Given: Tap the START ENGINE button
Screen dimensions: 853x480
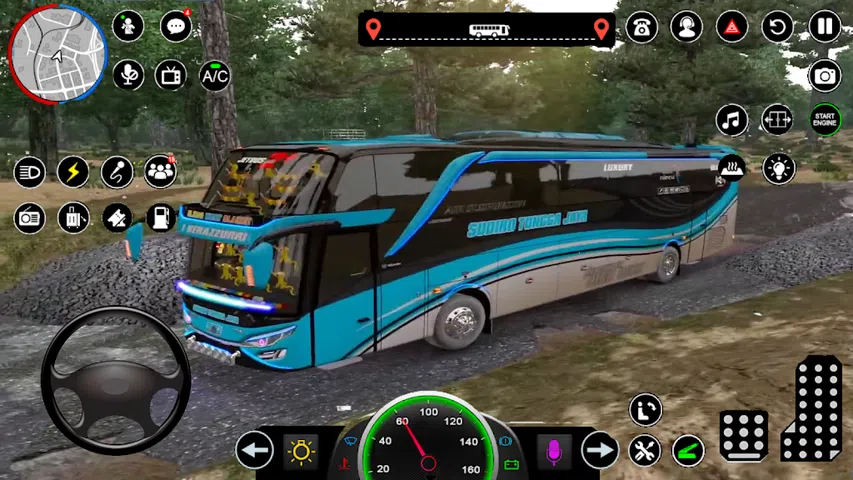Looking at the screenshot, I should click(825, 120).
